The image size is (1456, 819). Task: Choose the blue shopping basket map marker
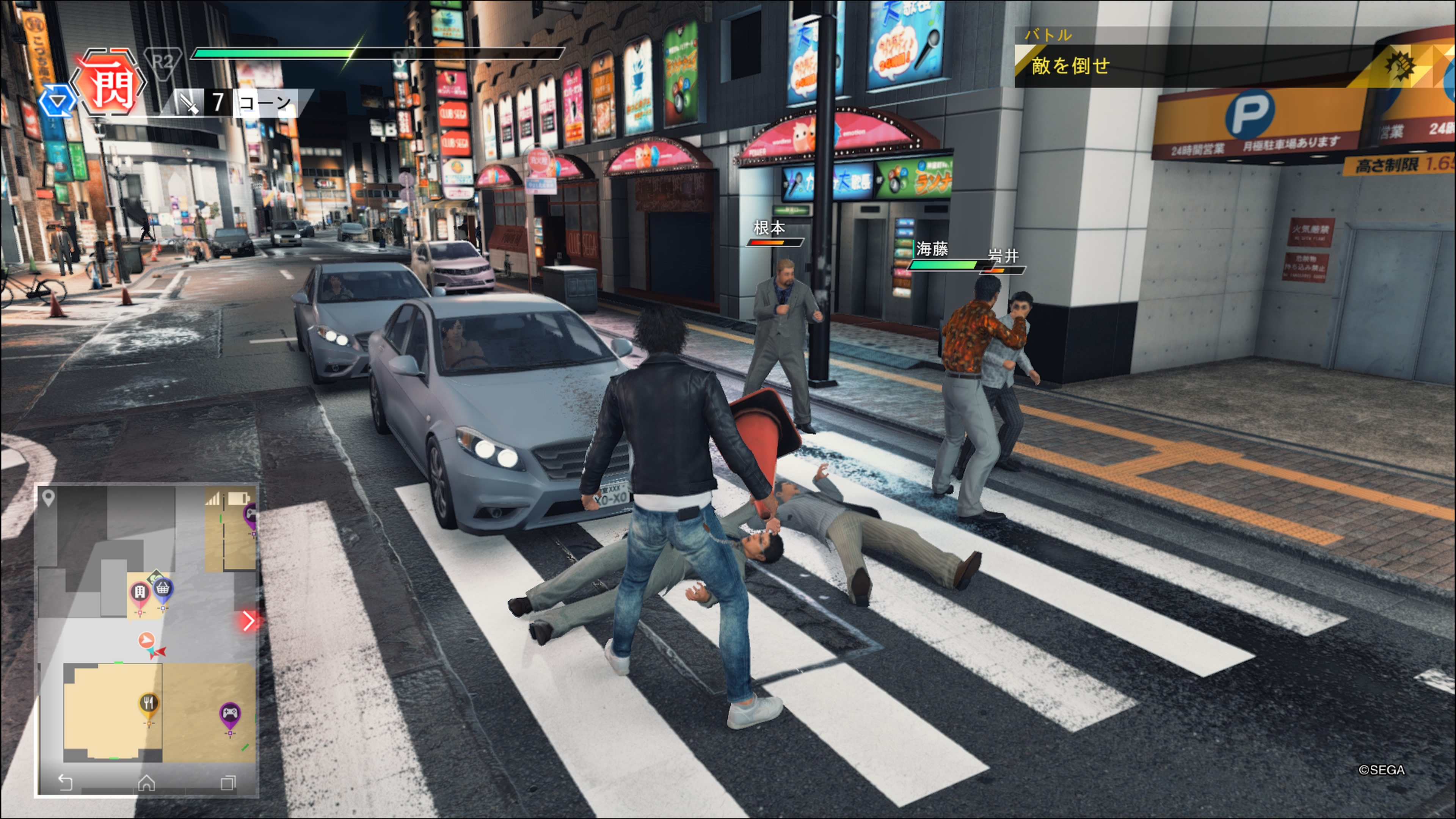coord(163,590)
